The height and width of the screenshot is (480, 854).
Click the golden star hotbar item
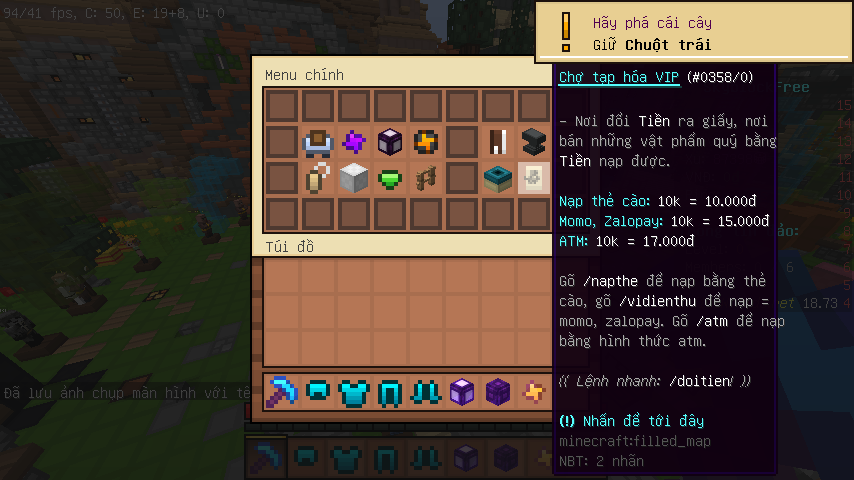point(534,391)
